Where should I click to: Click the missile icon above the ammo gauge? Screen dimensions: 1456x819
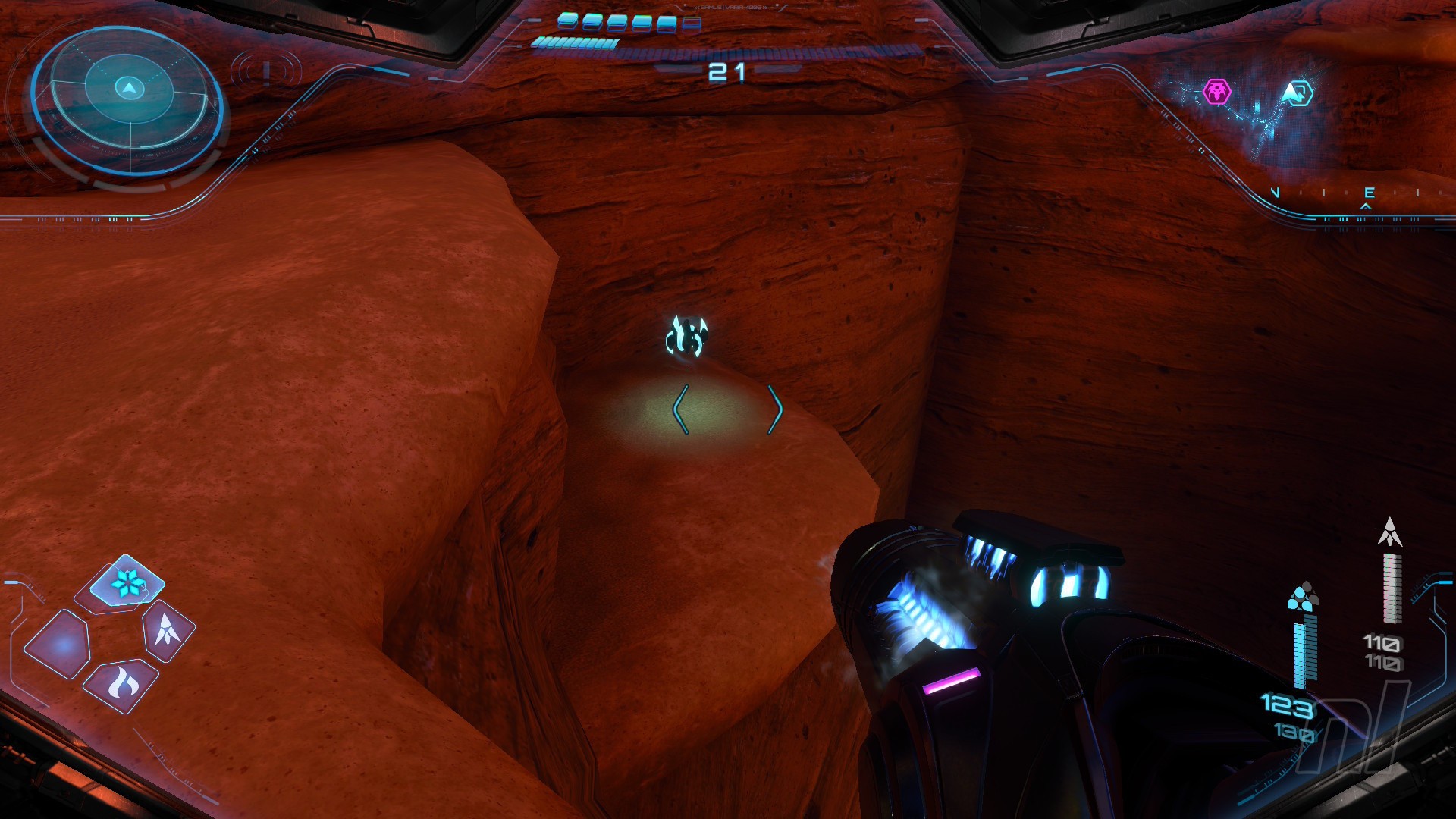pos(1389,532)
